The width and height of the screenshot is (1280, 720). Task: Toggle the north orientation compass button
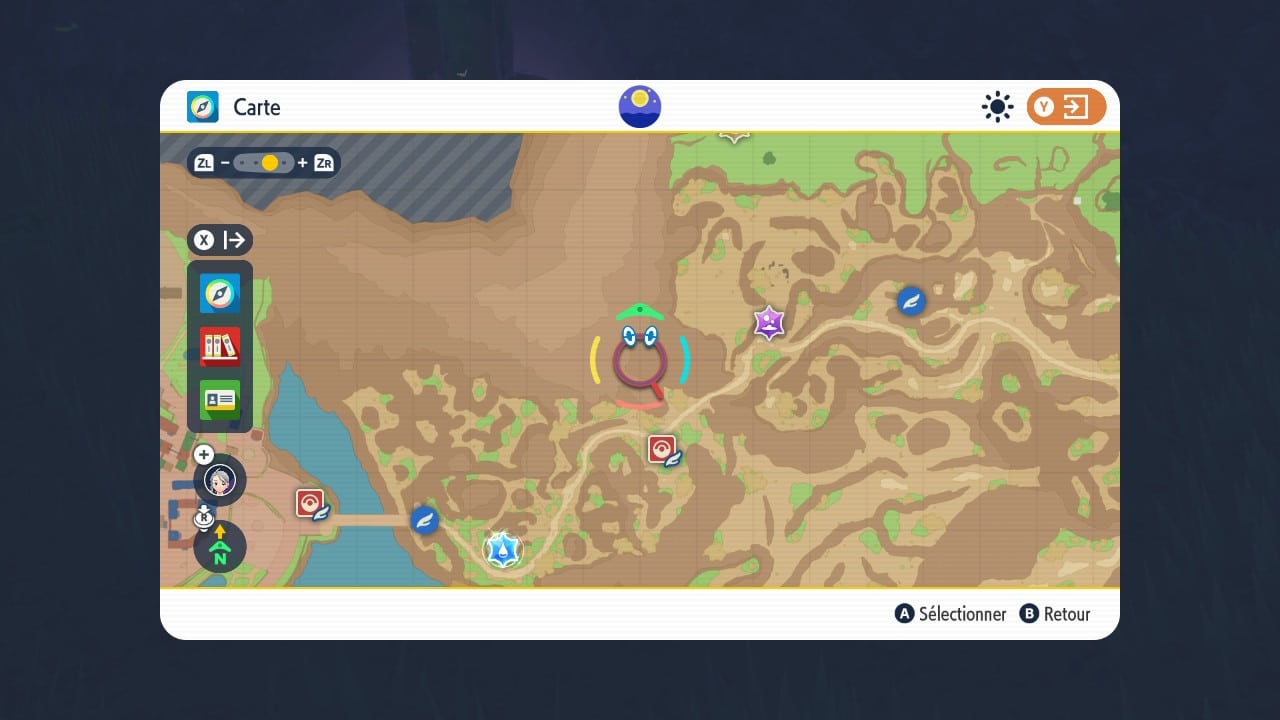coord(220,547)
